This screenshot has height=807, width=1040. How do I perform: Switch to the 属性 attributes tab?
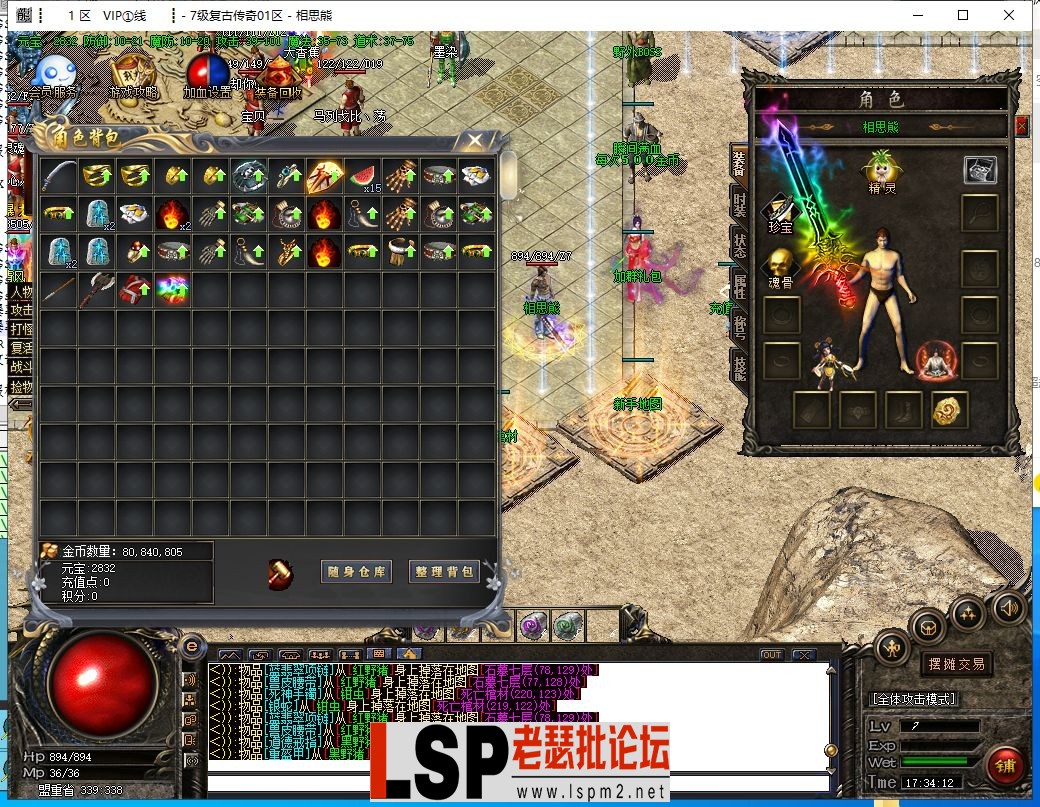(x=739, y=285)
